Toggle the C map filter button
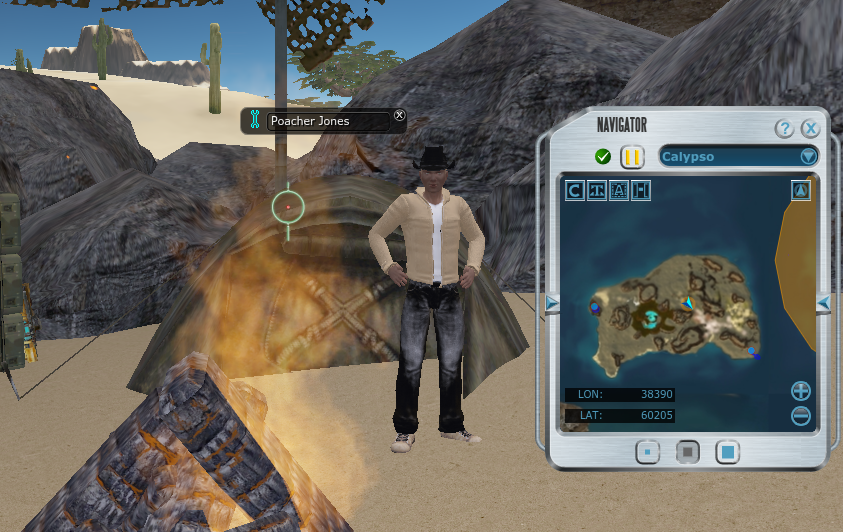Screen dimensions: 843x532 575,190
